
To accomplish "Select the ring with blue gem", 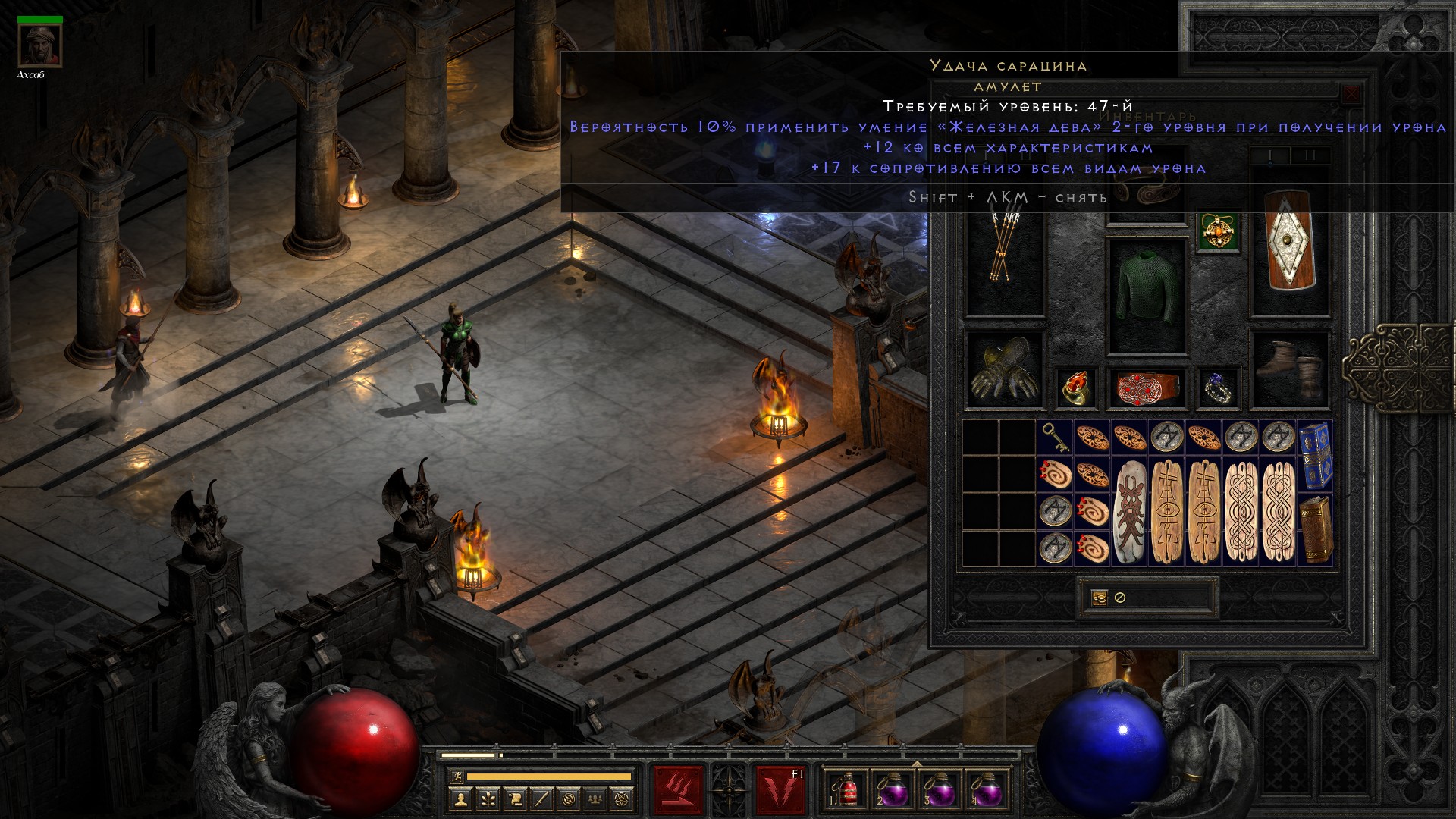I will pos(1218,387).
